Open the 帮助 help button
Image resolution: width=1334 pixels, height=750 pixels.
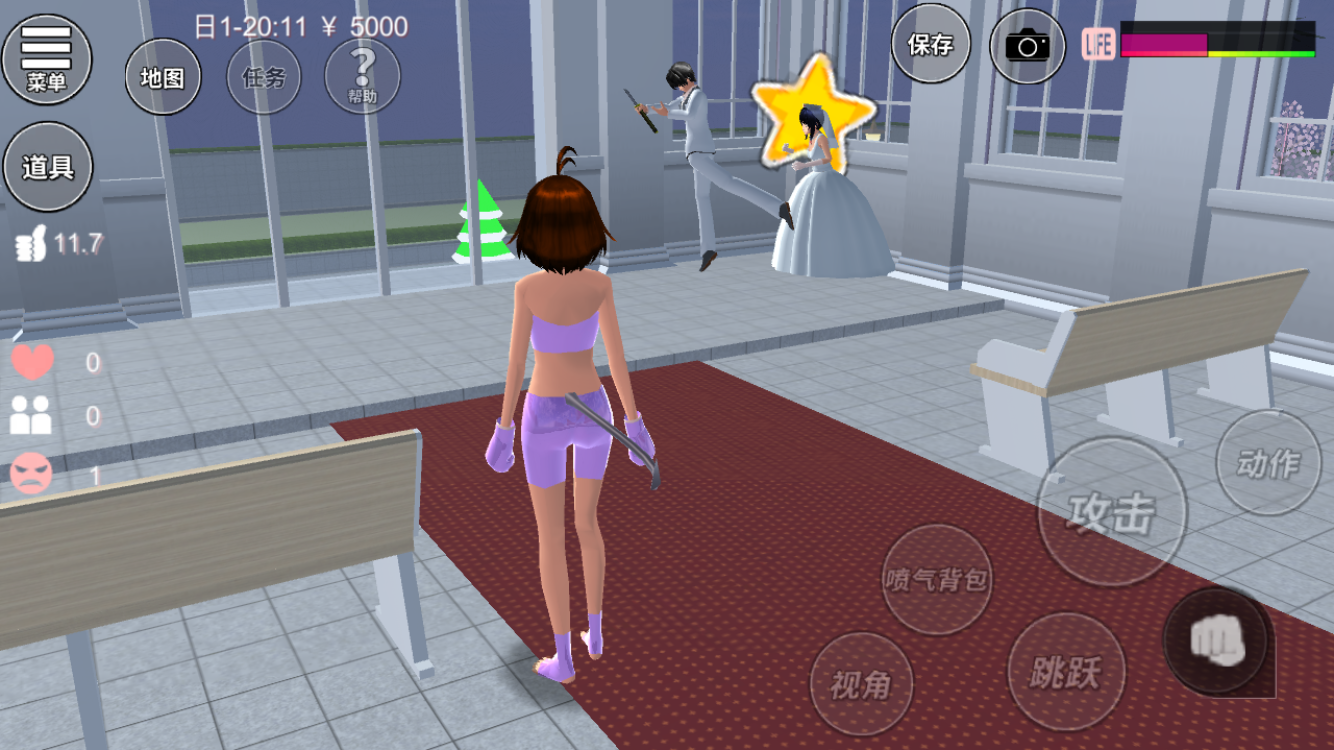tap(362, 77)
